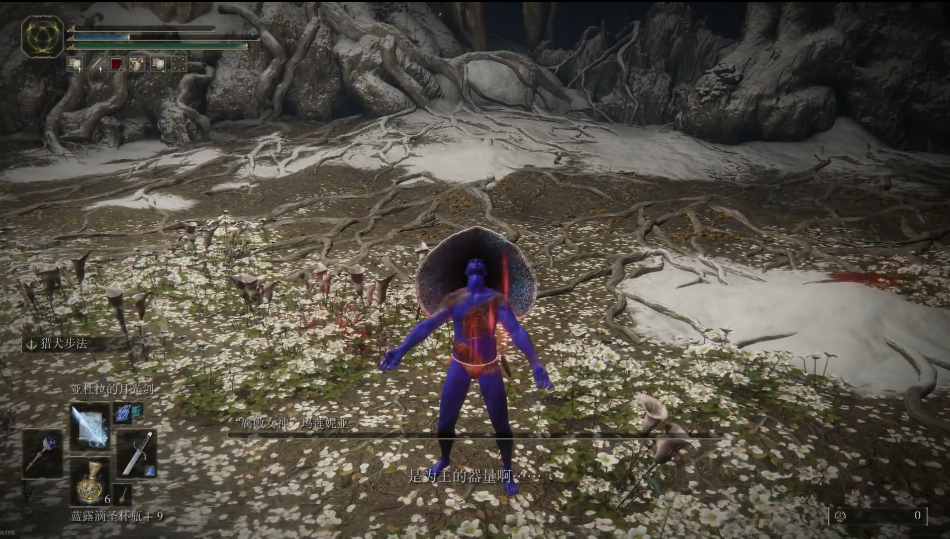The image size is (950, 539).
Task: Use the Cerulean Tears flask slot
Action: (x=90, y=480)
